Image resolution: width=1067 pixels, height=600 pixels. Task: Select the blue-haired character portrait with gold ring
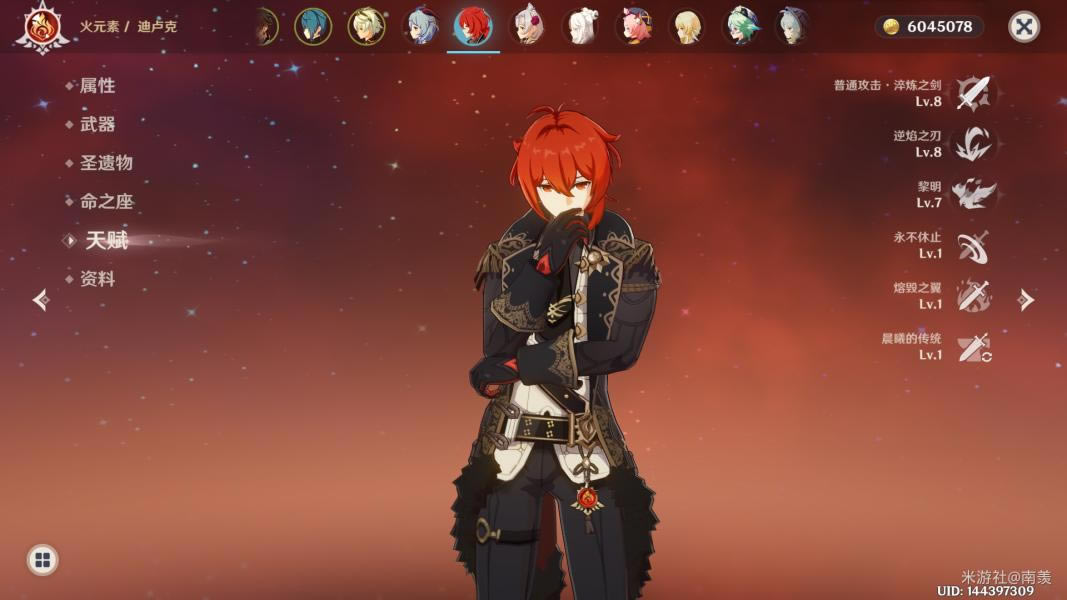point(313,27)
